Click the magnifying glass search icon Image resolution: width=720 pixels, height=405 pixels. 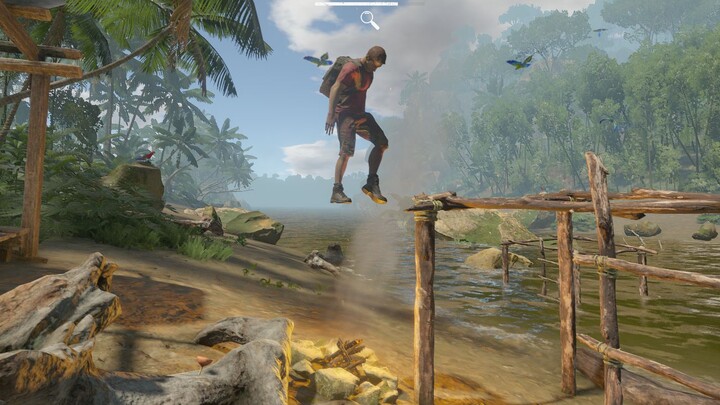369,19
